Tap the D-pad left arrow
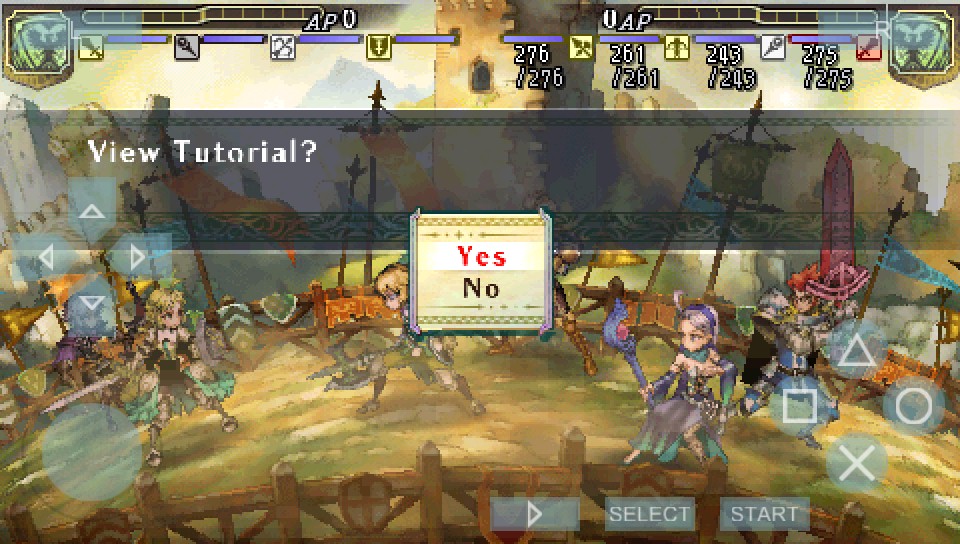The image size is (960, 544). tap(46, 257)
